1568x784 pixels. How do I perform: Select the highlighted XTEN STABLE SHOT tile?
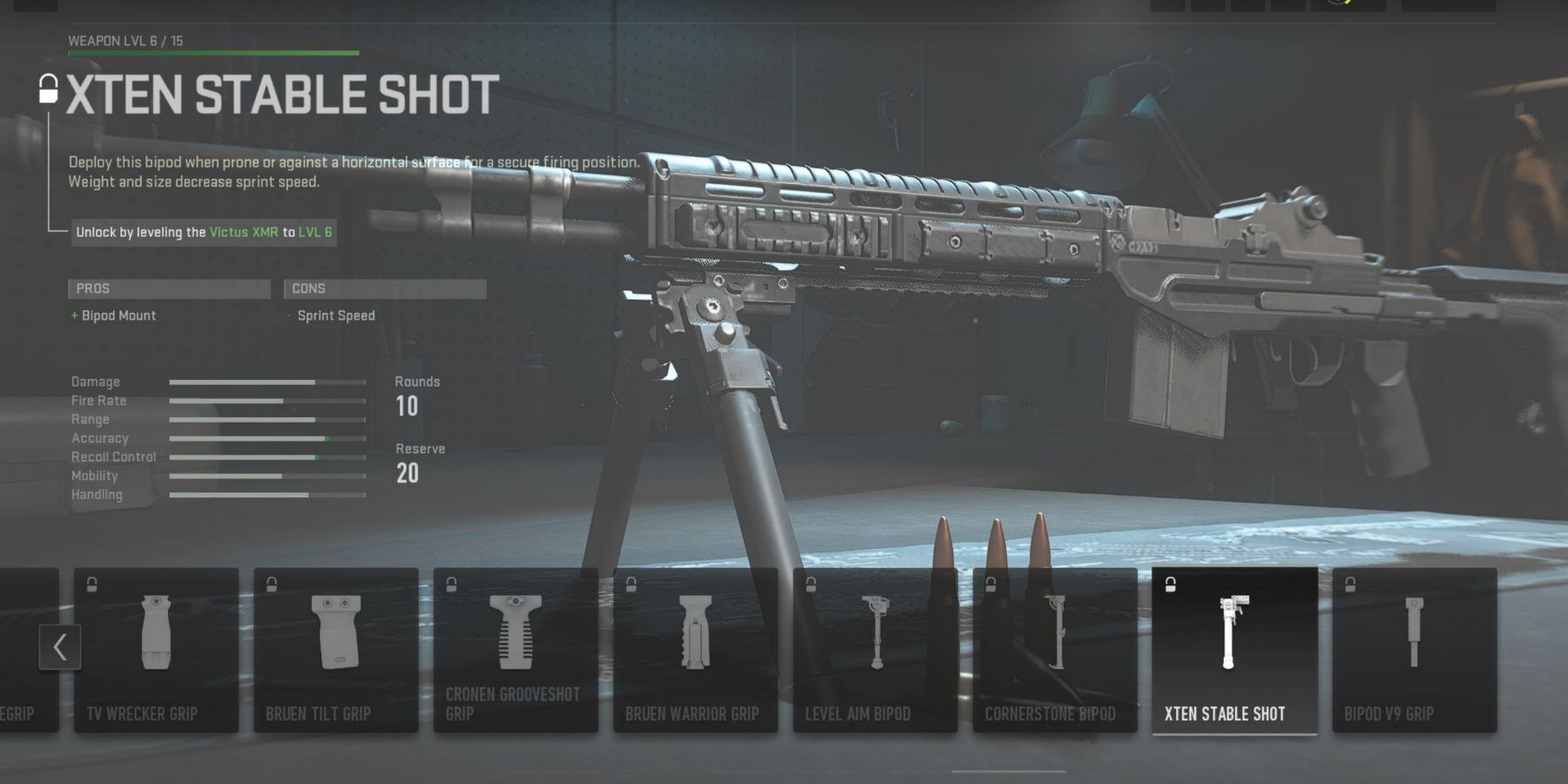click(1236, 649)
